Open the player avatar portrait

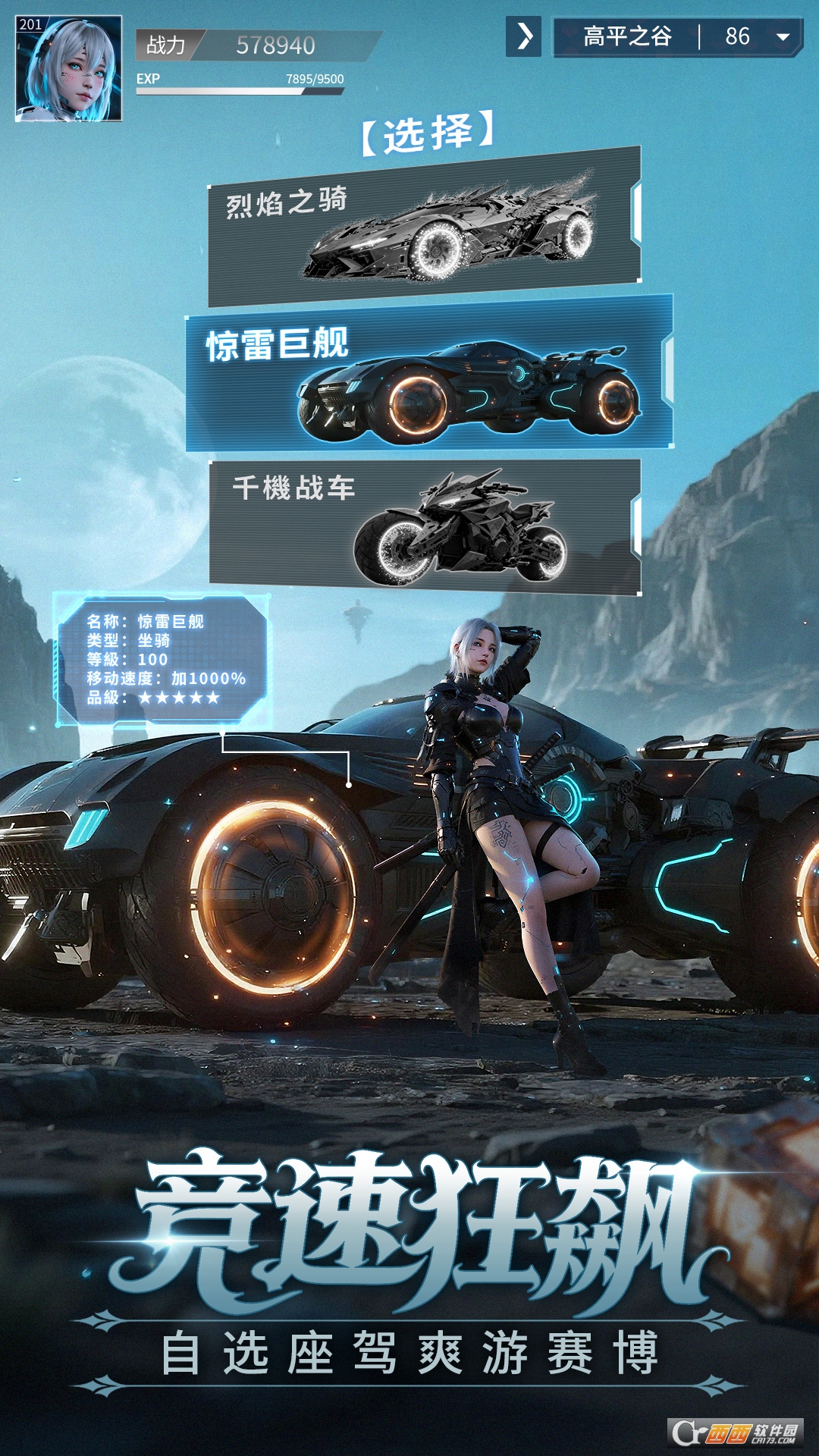pyautogui.click(x=68, y=68)
